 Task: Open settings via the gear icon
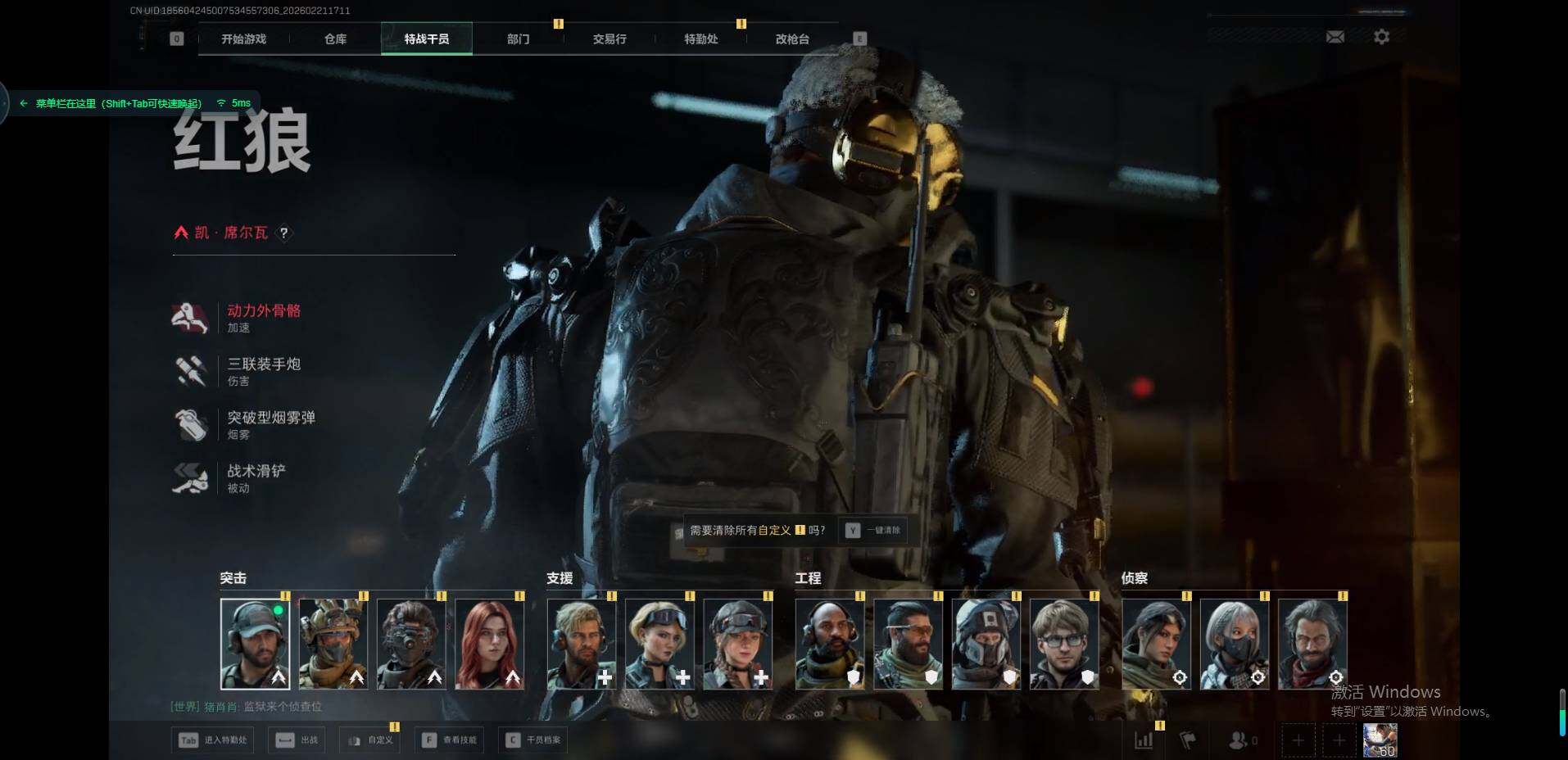(1382, 37)
